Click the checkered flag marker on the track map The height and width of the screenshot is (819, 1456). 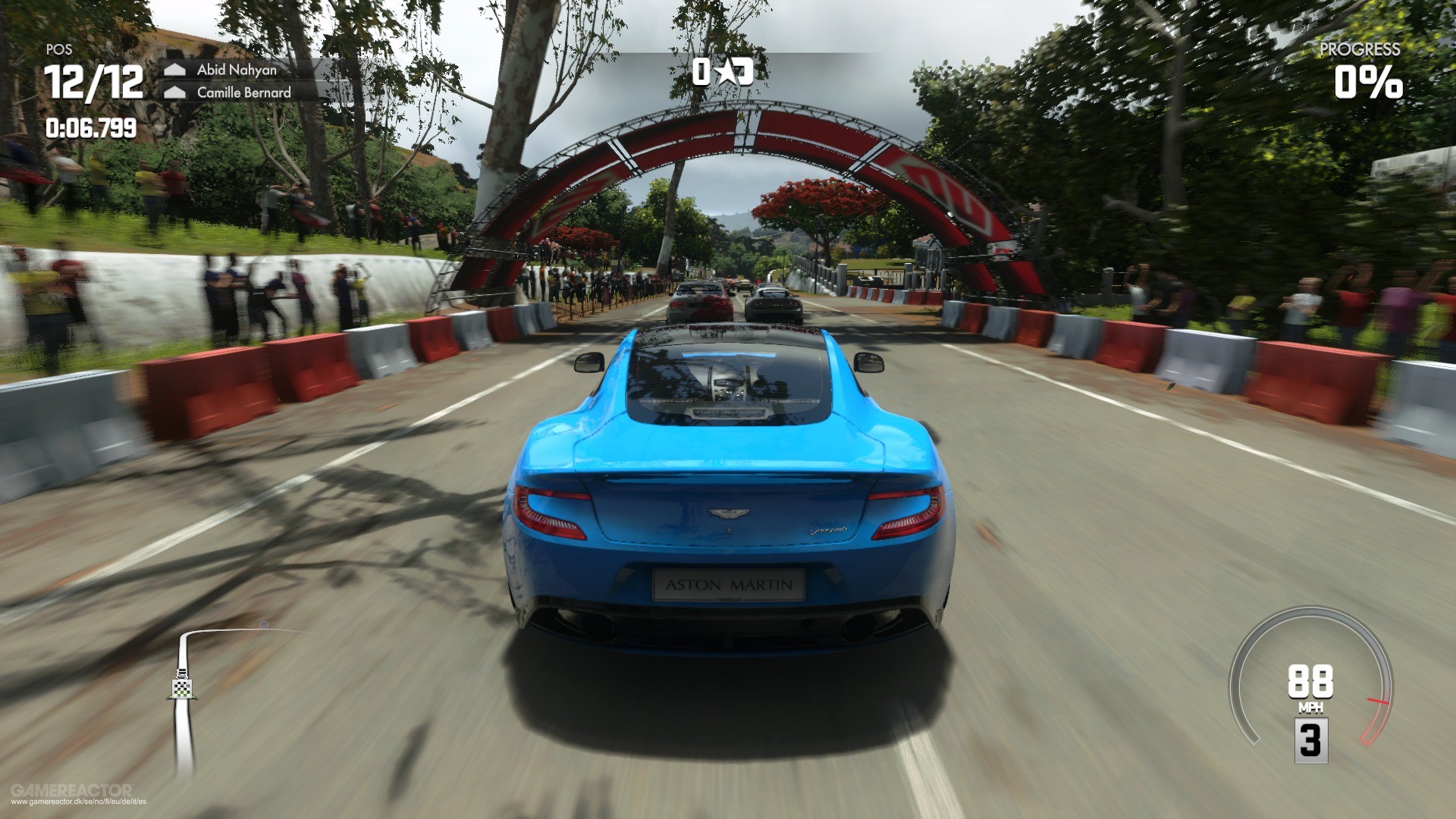(182, 689)
